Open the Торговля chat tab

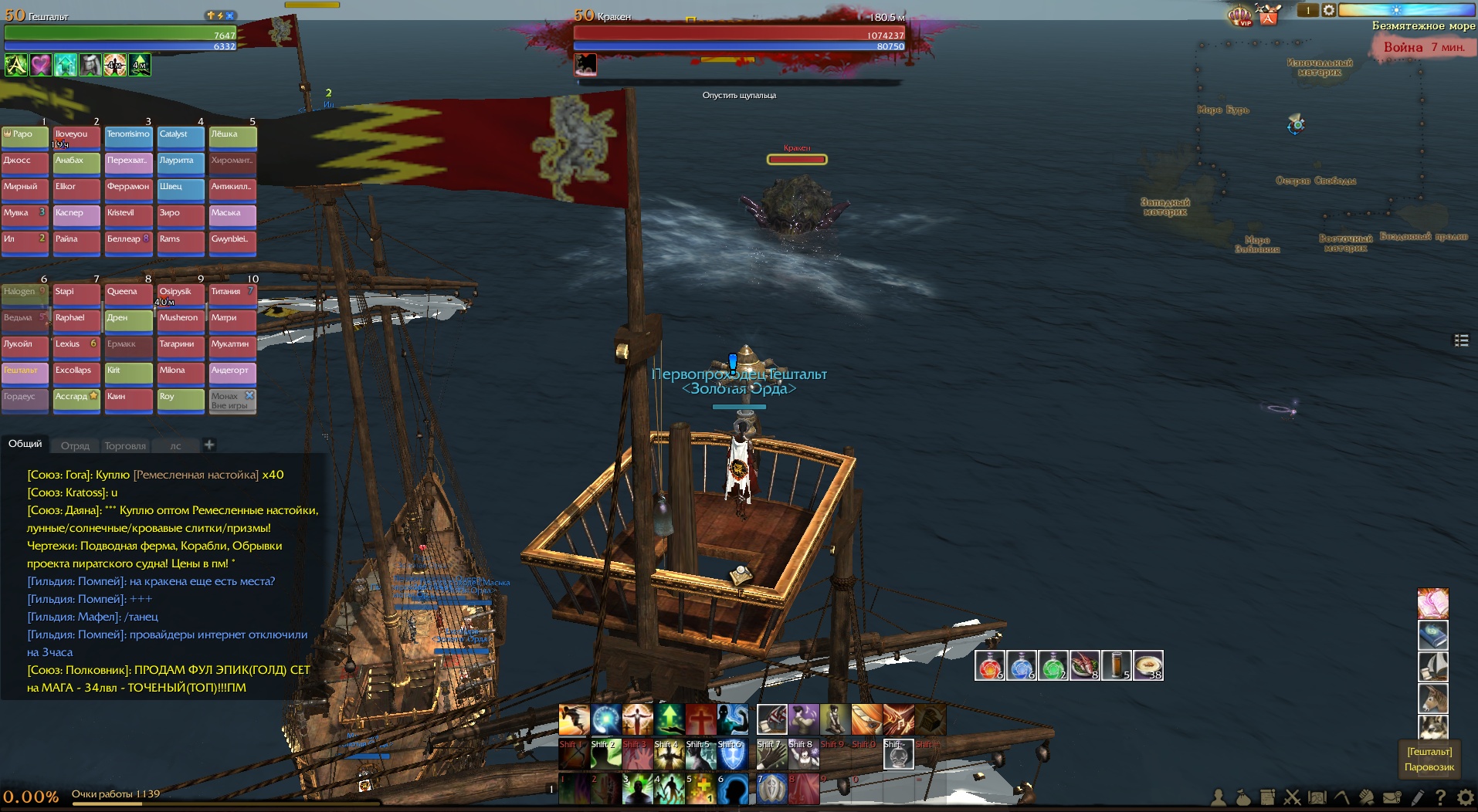coord(125,445)
